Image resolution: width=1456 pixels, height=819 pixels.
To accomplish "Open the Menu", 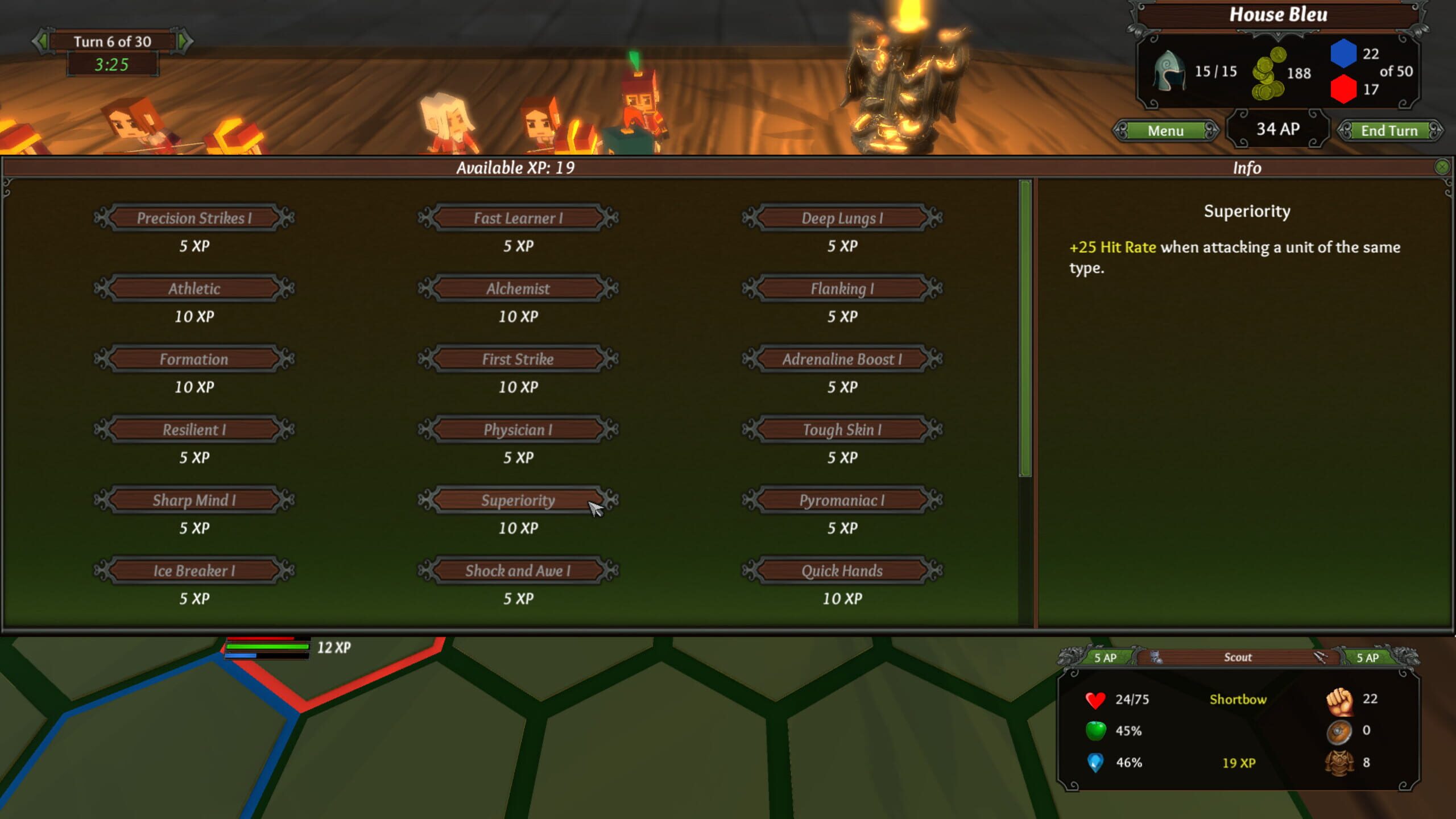I will point(1166,130).
